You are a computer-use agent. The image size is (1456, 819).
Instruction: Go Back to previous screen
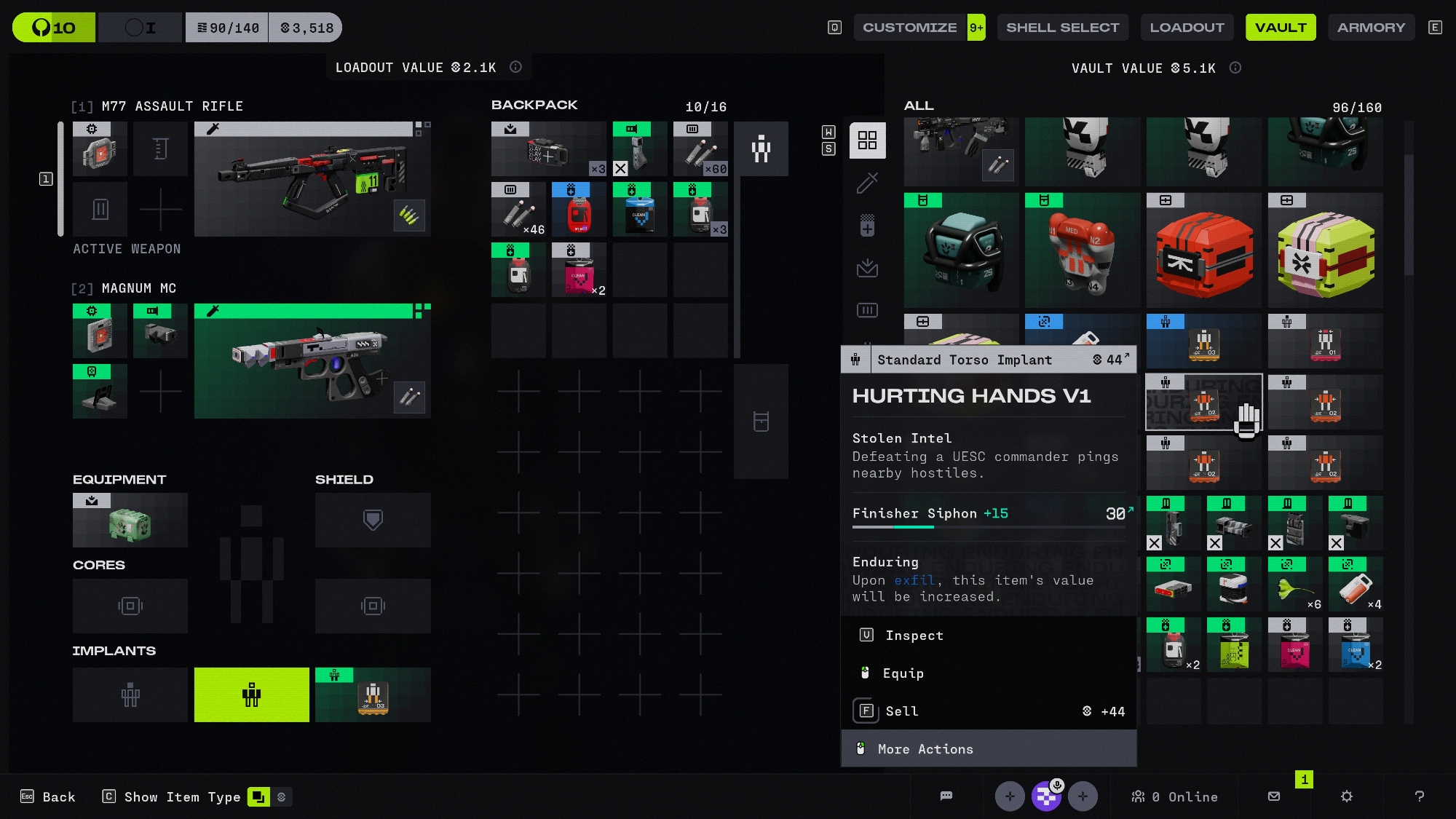pos(48,797)
